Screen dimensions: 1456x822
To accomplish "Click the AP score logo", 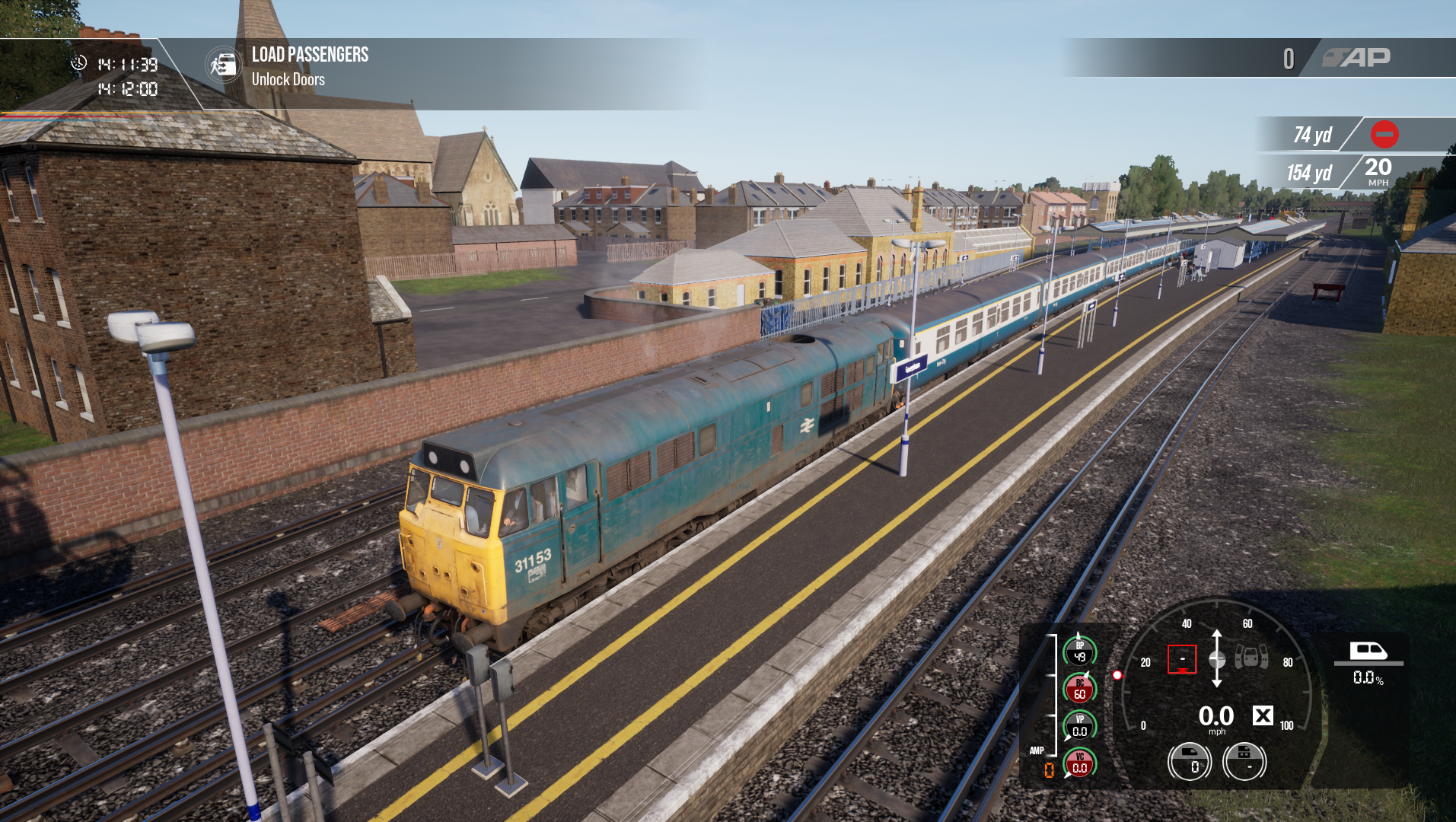I will click(1356, 58).
